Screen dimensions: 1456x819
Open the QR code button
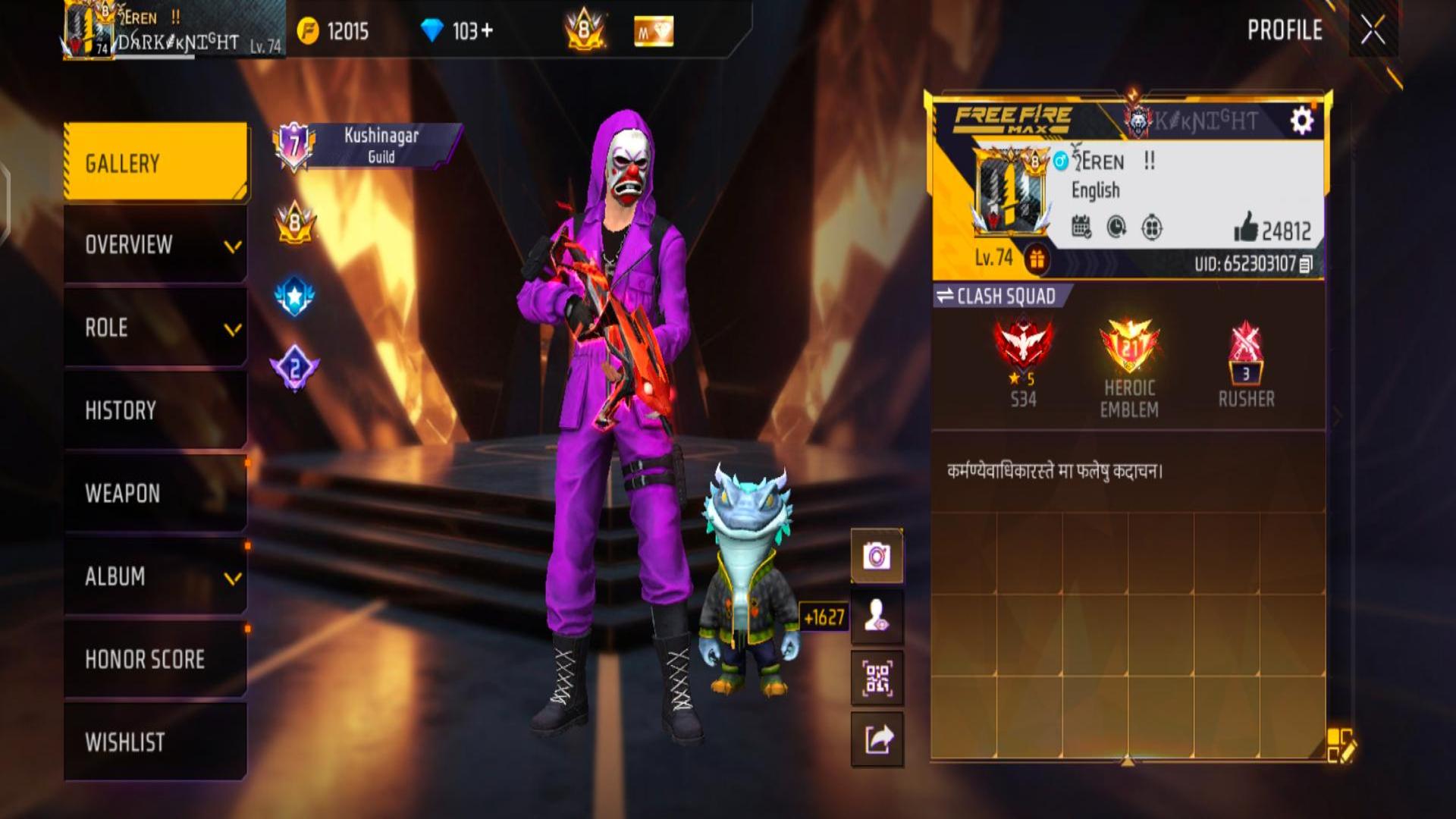877,678
